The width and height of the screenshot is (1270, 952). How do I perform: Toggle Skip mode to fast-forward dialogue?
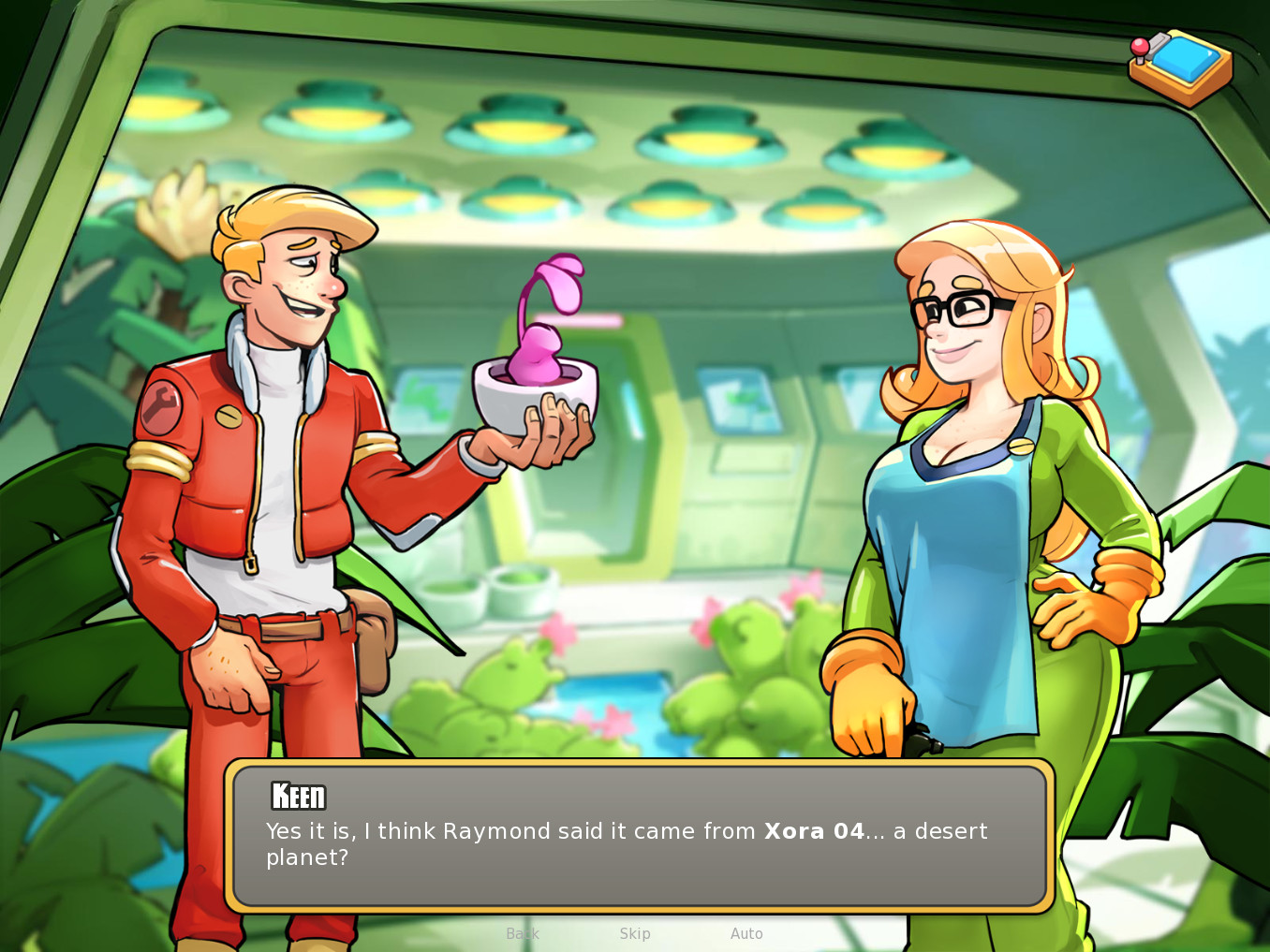click(635, 932)
